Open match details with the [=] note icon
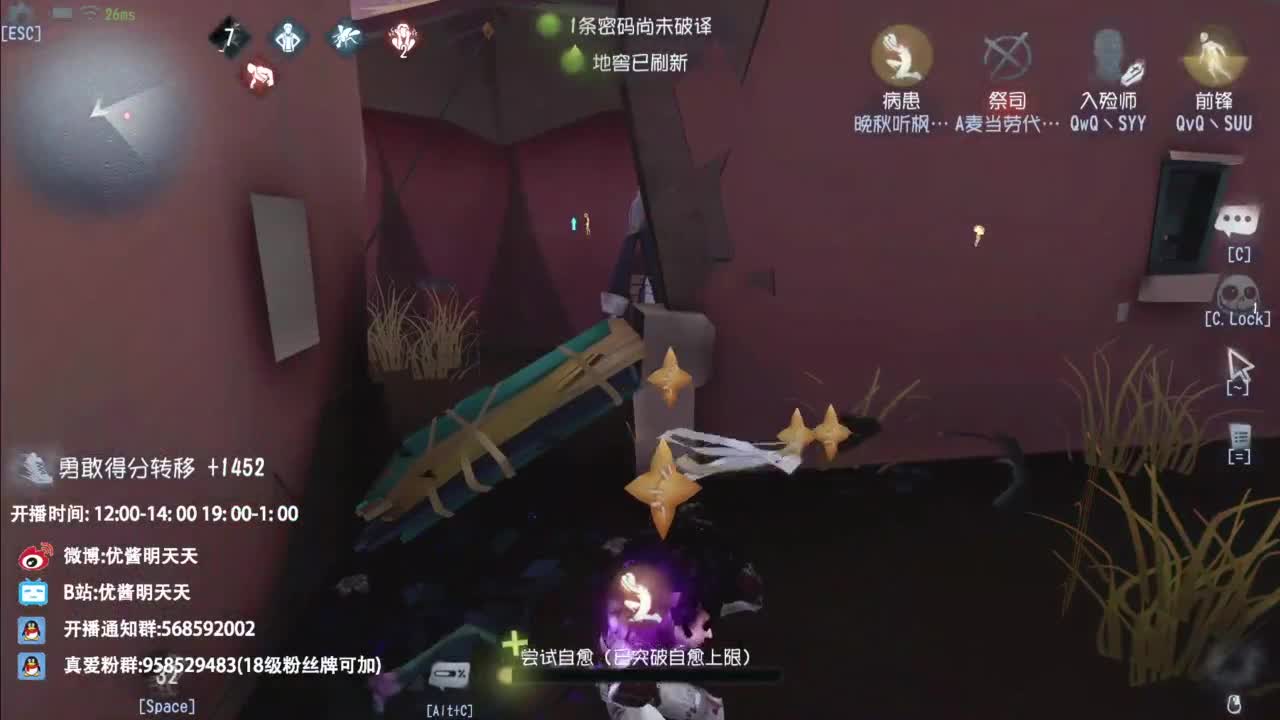The height and width of the screenshot is (720, 1280). 1238,438
